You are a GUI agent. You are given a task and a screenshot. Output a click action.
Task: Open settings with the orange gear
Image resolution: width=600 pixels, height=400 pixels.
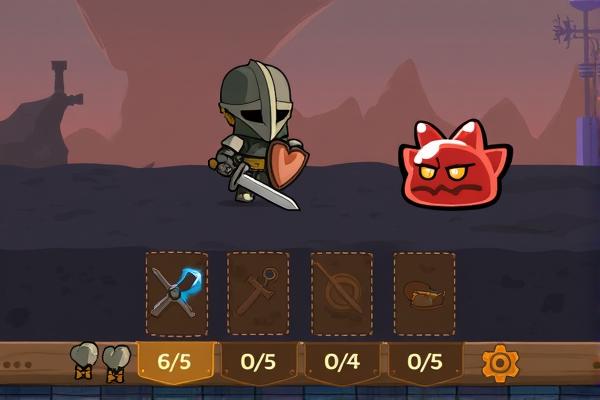(500, 362)
